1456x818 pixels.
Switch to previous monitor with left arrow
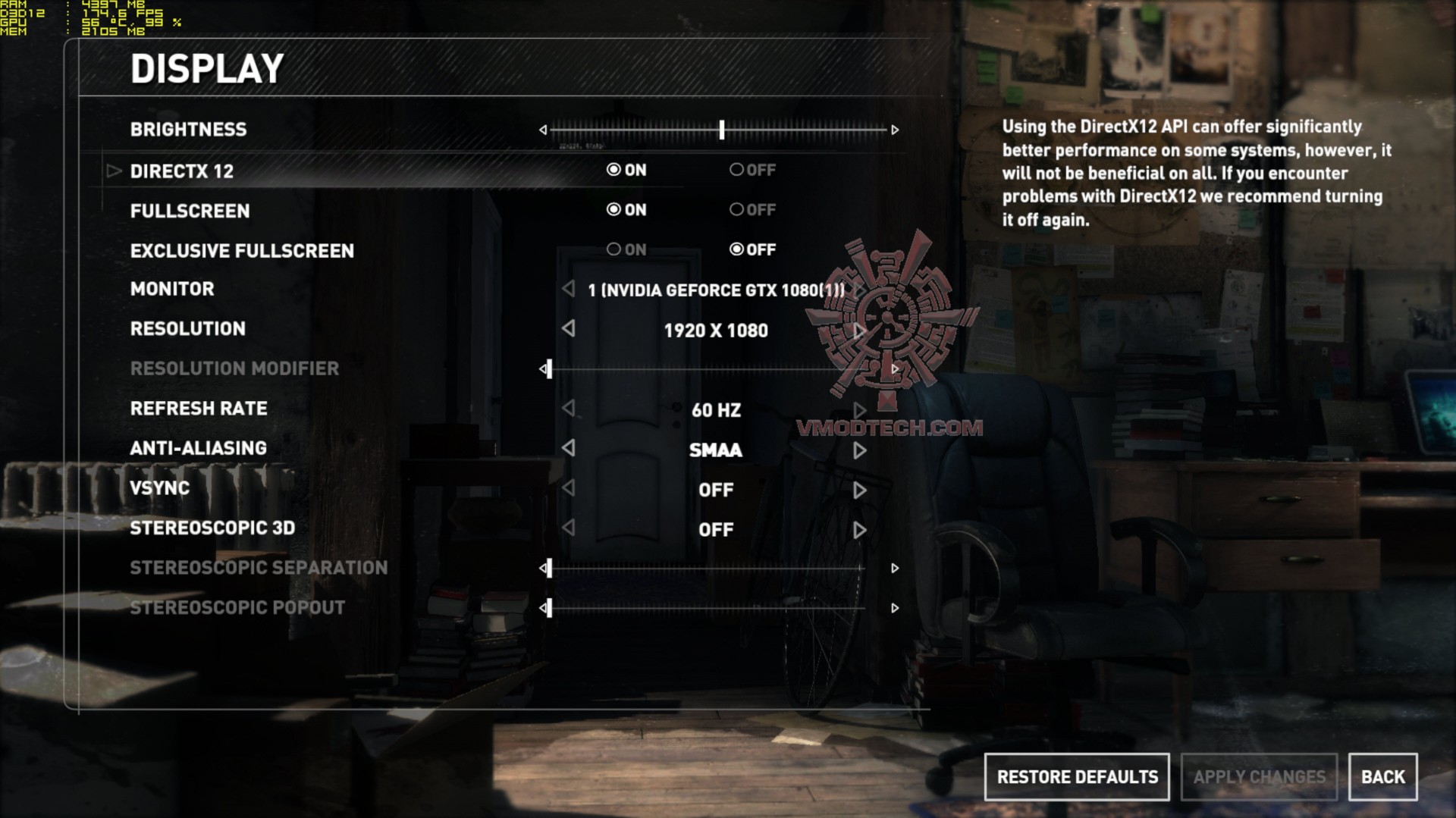[x=569, y=289]
